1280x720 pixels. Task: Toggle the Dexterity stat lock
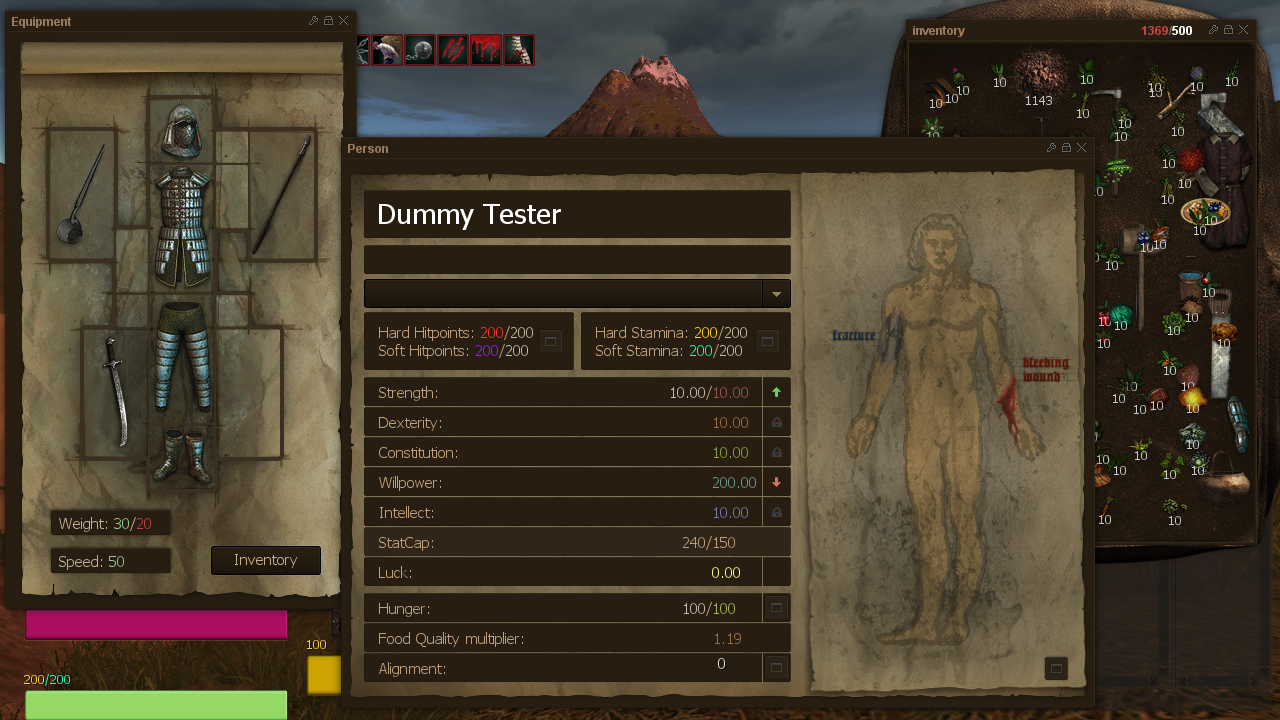coord(776,423)
